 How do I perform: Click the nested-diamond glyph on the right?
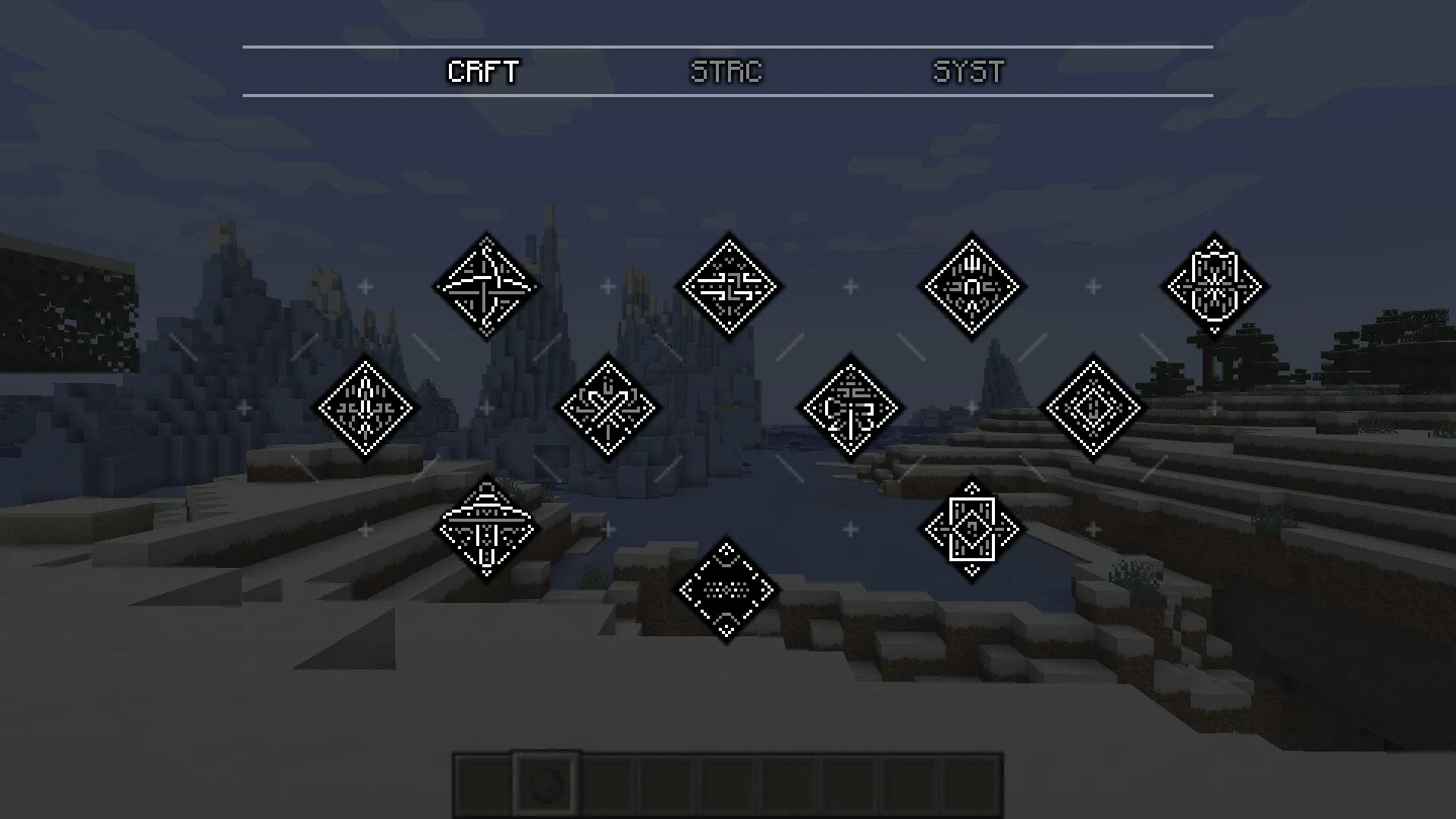click(x=1092, y=407)
